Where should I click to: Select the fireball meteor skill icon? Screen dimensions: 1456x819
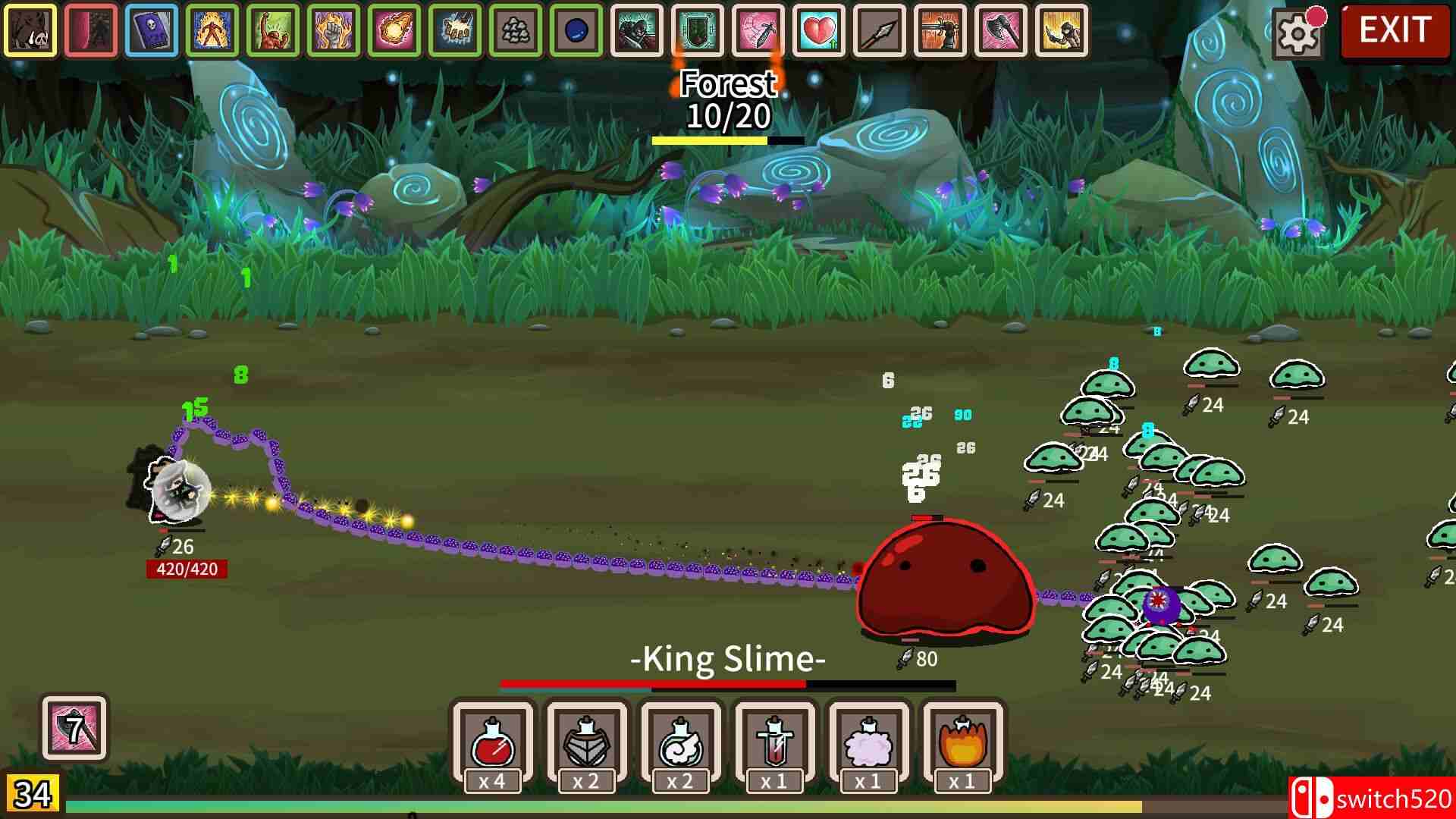(394, 31)
